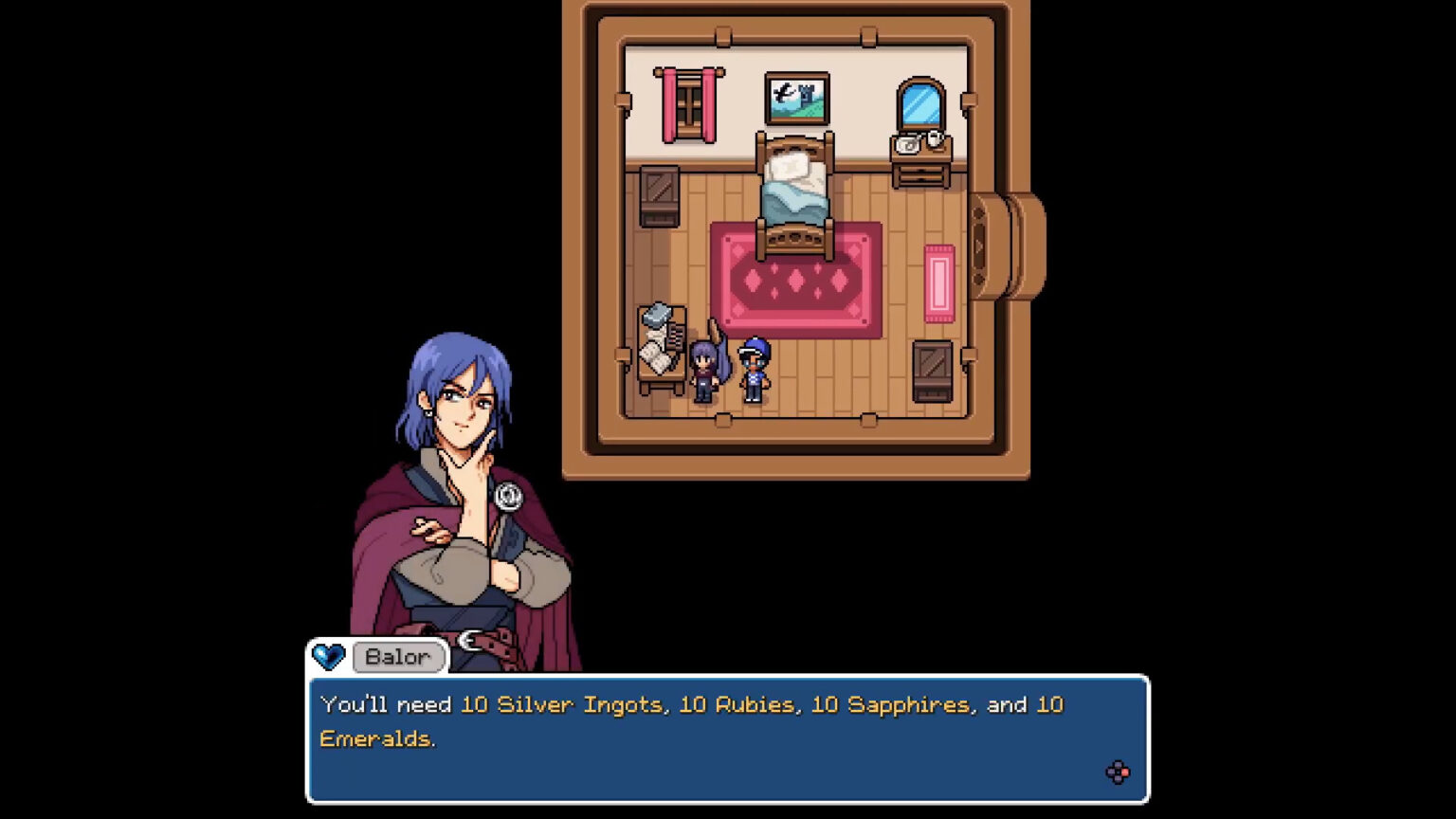Image resolution: width=1456 pixels, height=819 pixels.
Task: Click the Balor name tag
Action: 398,657
